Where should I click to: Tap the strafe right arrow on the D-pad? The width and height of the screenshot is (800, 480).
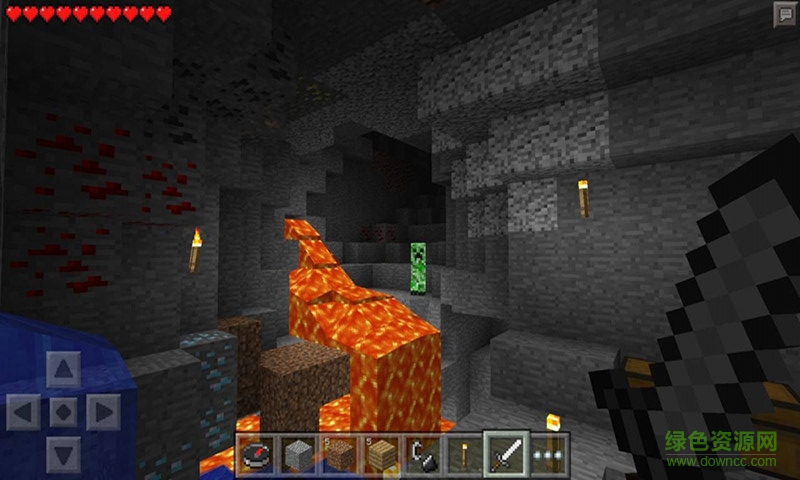tap(104, 411)
